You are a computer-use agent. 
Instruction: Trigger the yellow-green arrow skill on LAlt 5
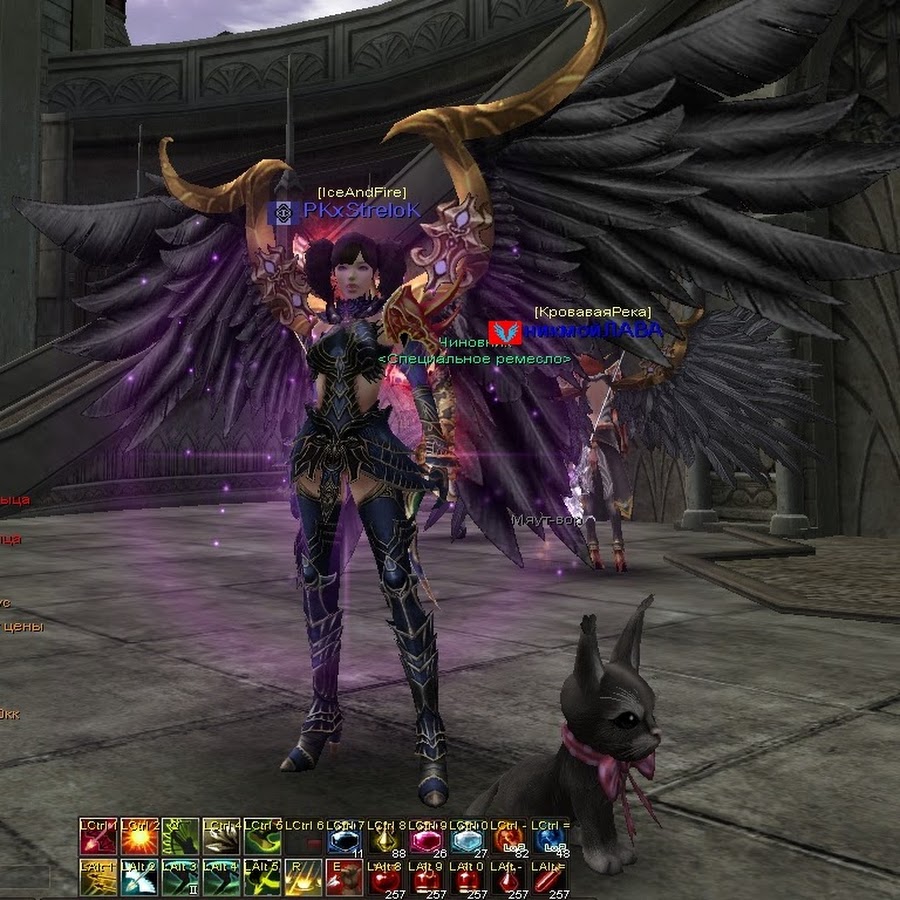263,878
